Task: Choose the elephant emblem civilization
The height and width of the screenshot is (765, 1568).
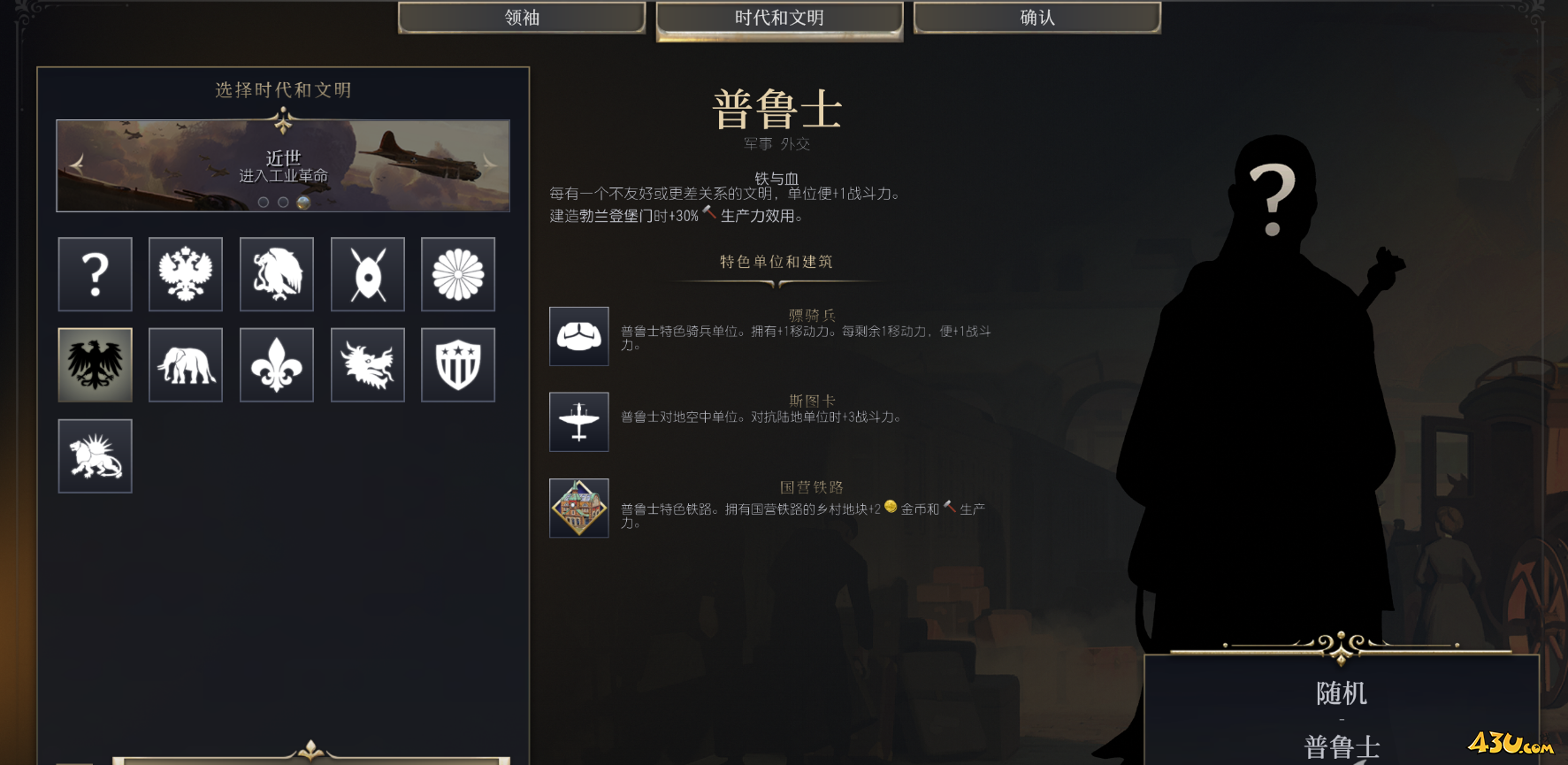Action: [x=186, y=365]
